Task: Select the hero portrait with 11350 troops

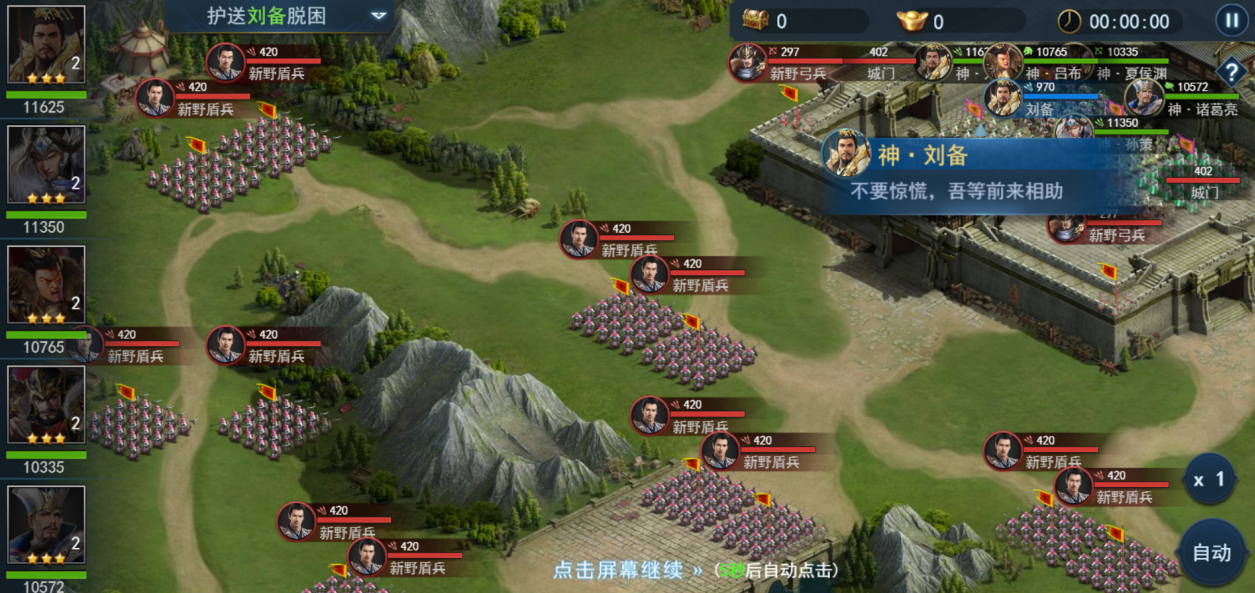Action: pos(46,166)
